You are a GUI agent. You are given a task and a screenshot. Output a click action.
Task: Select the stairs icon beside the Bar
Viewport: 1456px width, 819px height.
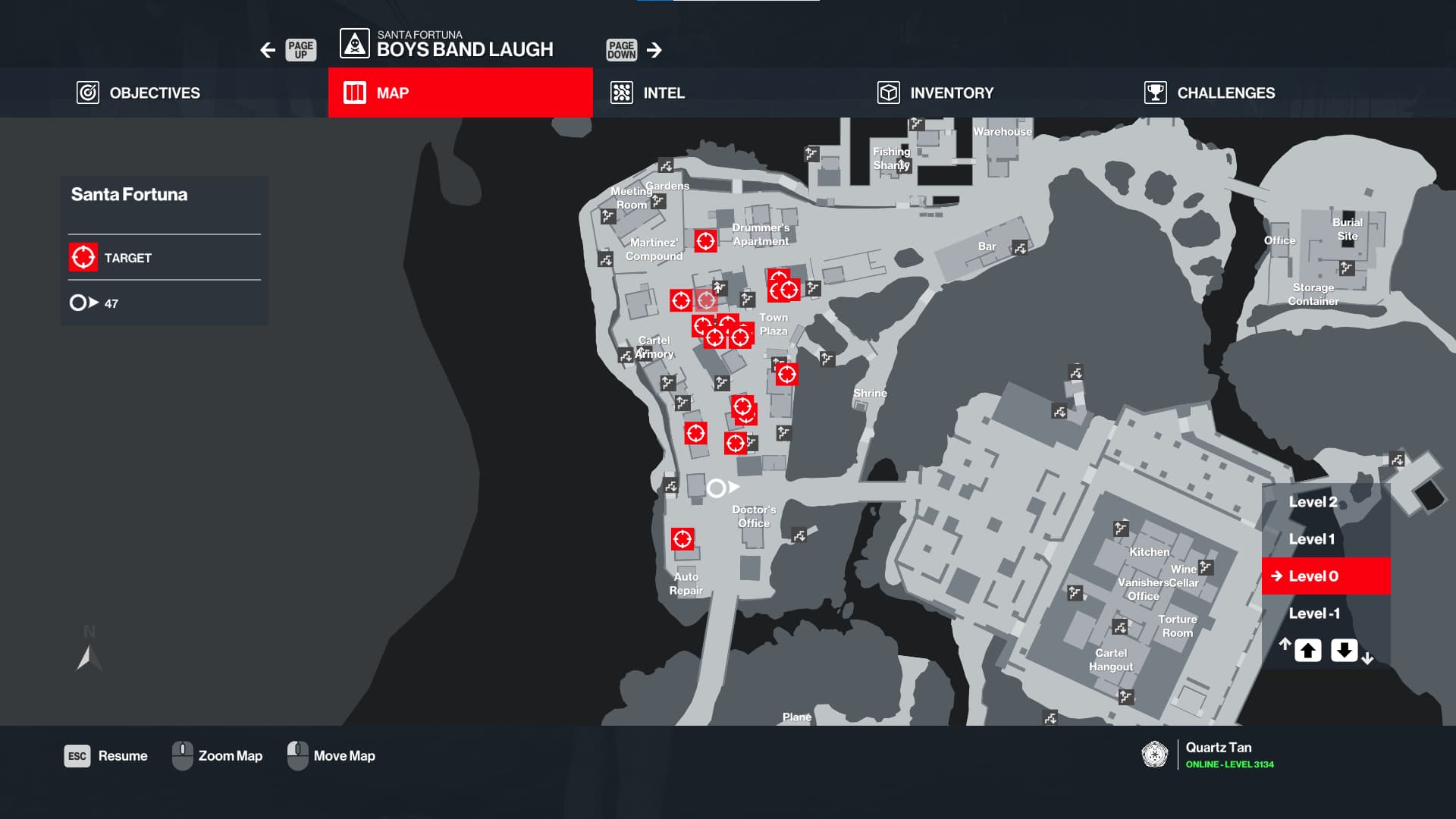pos(1020,248)
